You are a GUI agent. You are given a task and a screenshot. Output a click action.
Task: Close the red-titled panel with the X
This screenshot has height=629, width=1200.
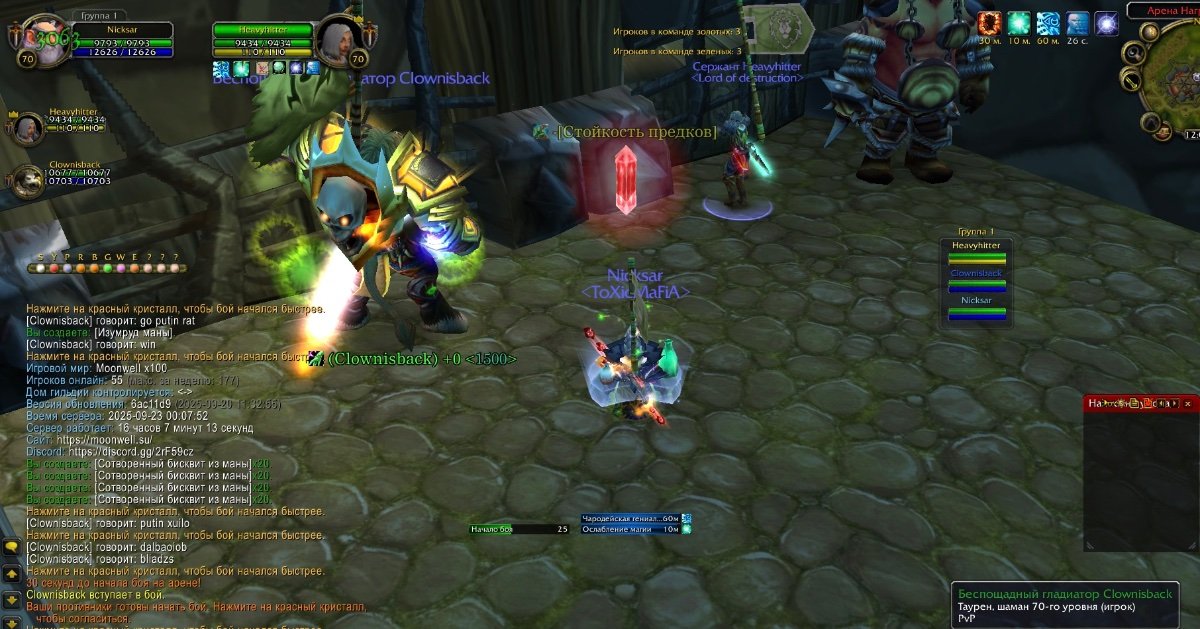[1188, 404]
